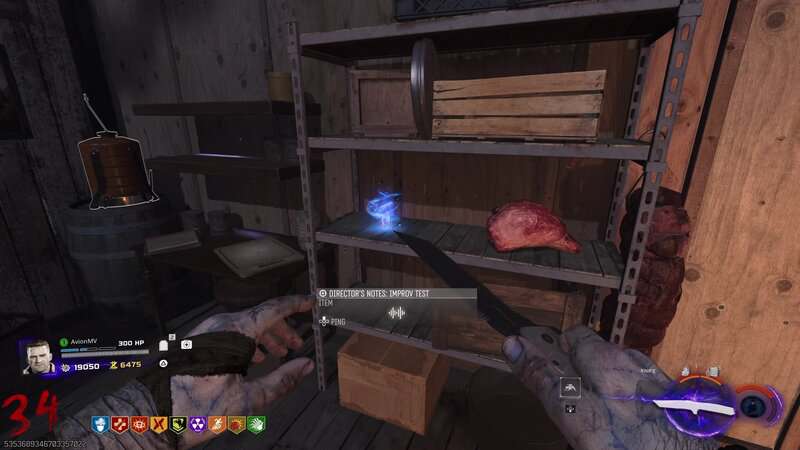Image resolution: width=800 pixels, height=450 pixels.
Task: Select the boxed equipment slot left of knife
Action: pyautogui.click(x=568, y=385)
